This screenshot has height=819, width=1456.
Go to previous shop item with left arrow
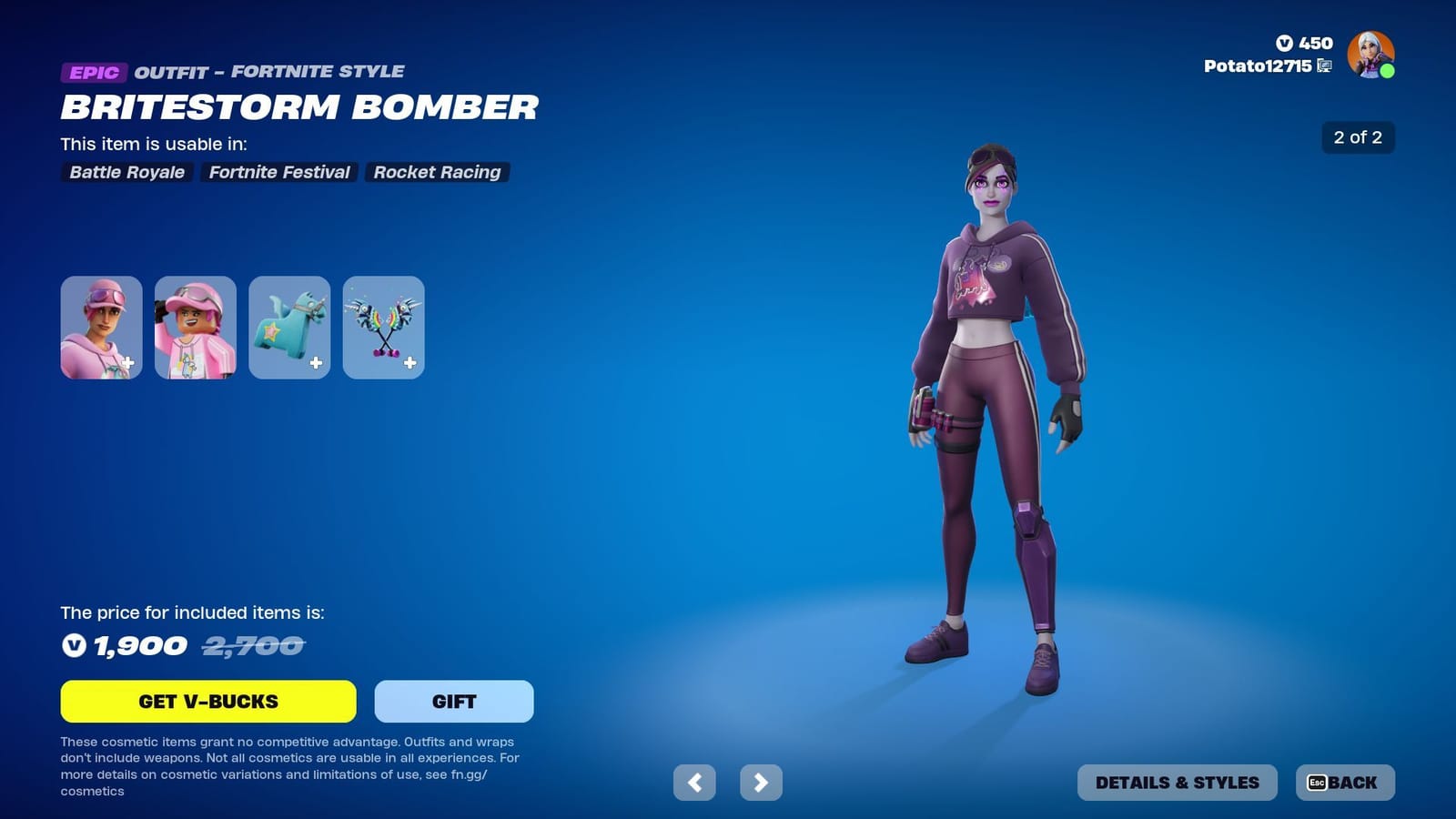point(696,783)
